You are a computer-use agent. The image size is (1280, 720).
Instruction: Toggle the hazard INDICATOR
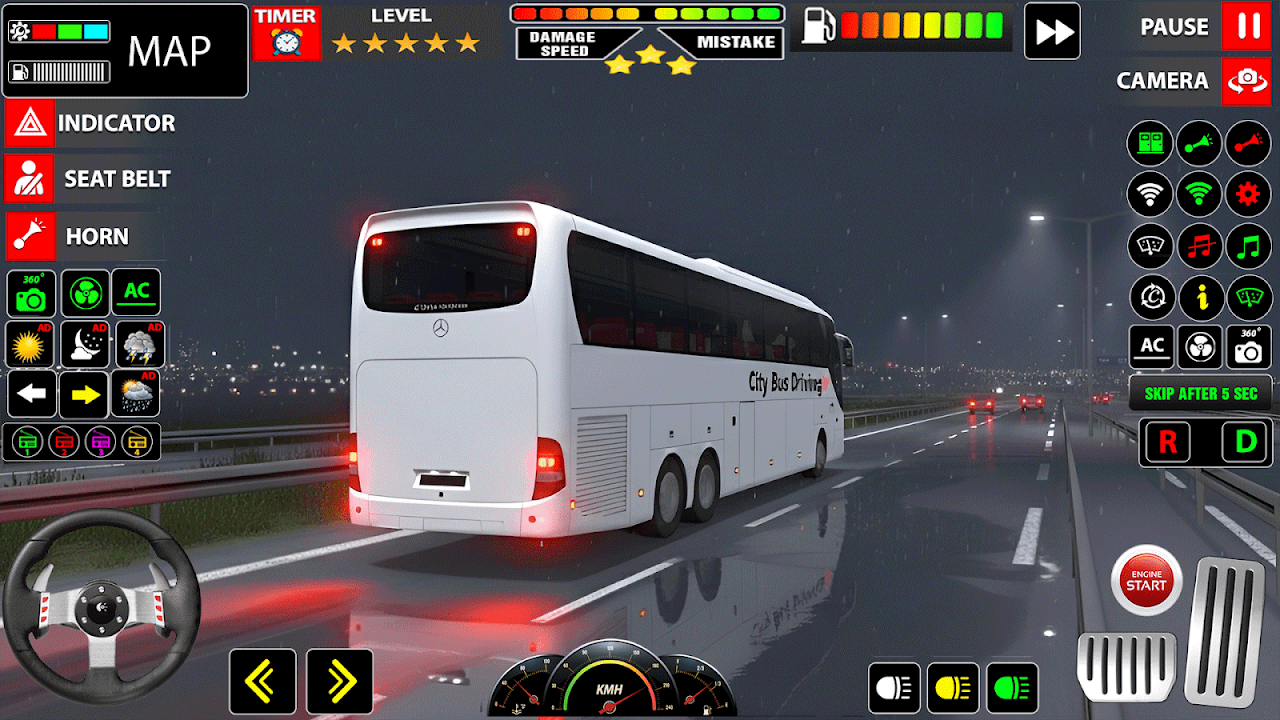(x=29, y=124)
